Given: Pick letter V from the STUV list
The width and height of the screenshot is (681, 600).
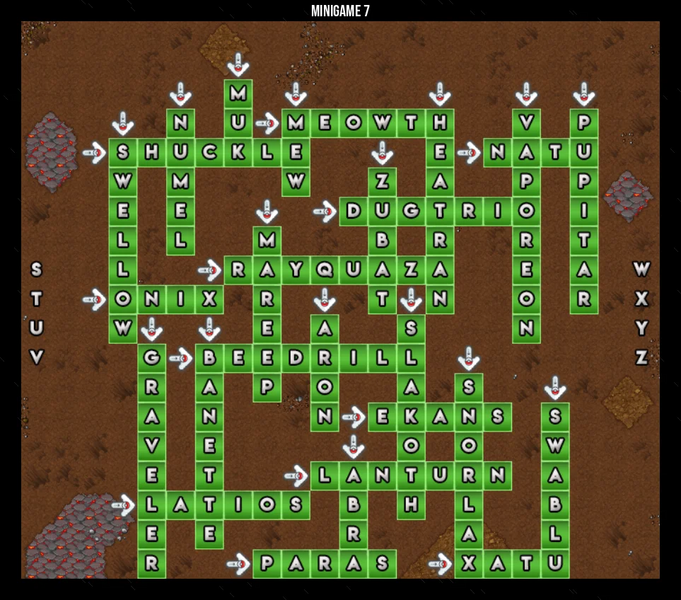Looking at the screenshot, I should [37, 357].
